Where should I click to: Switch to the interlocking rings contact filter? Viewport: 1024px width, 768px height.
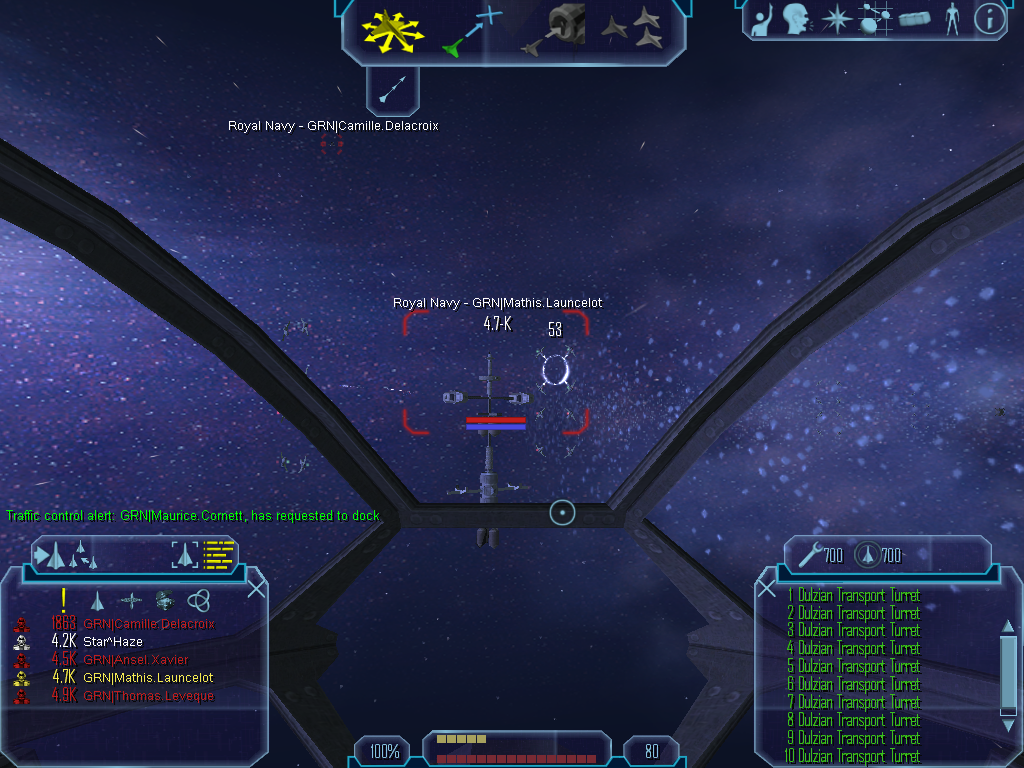(198, 600)
